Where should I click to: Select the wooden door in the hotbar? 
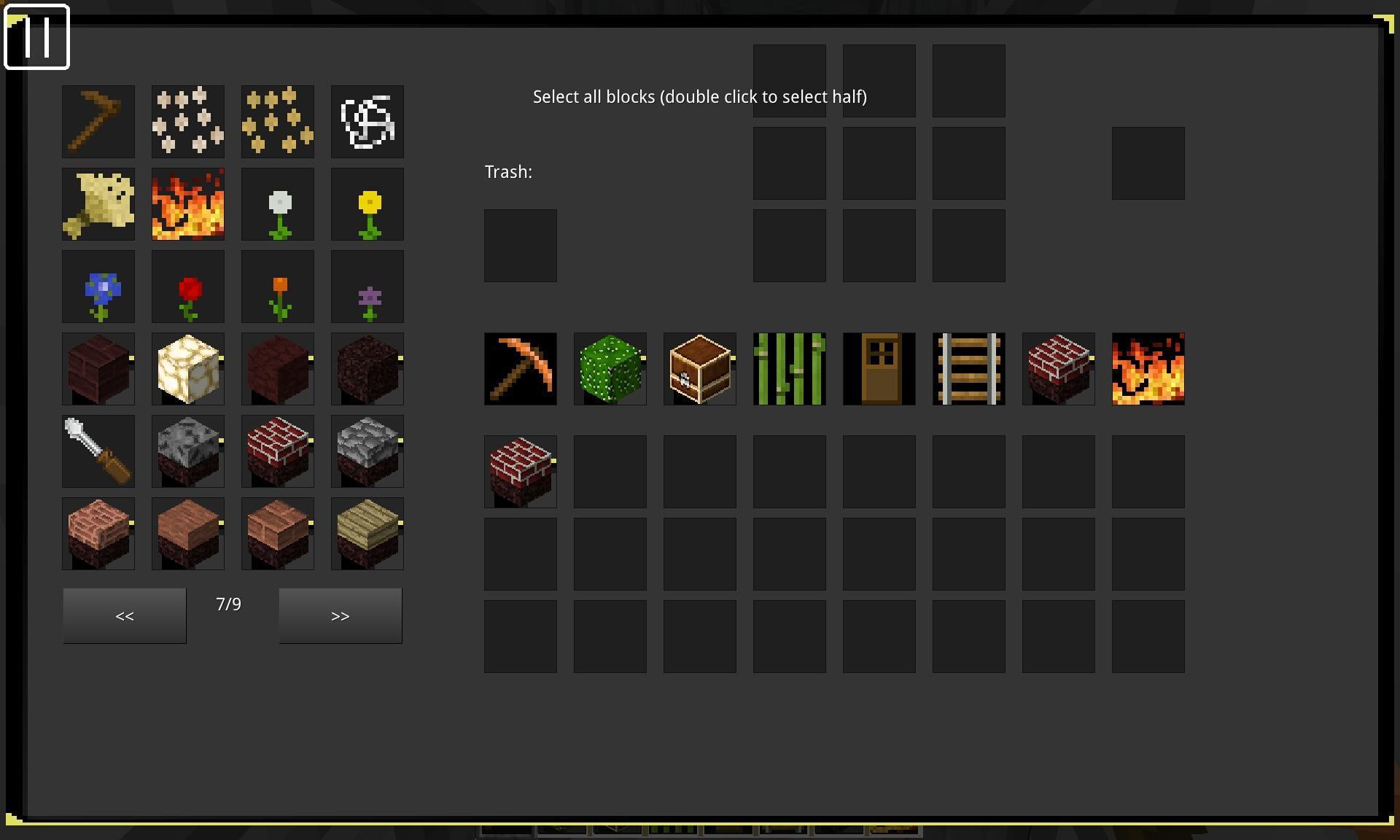click(879, 369)
